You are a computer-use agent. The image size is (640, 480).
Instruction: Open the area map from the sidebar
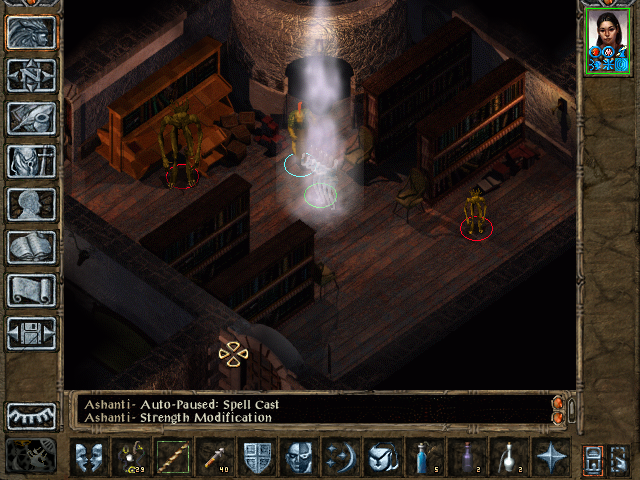point(32,75)
